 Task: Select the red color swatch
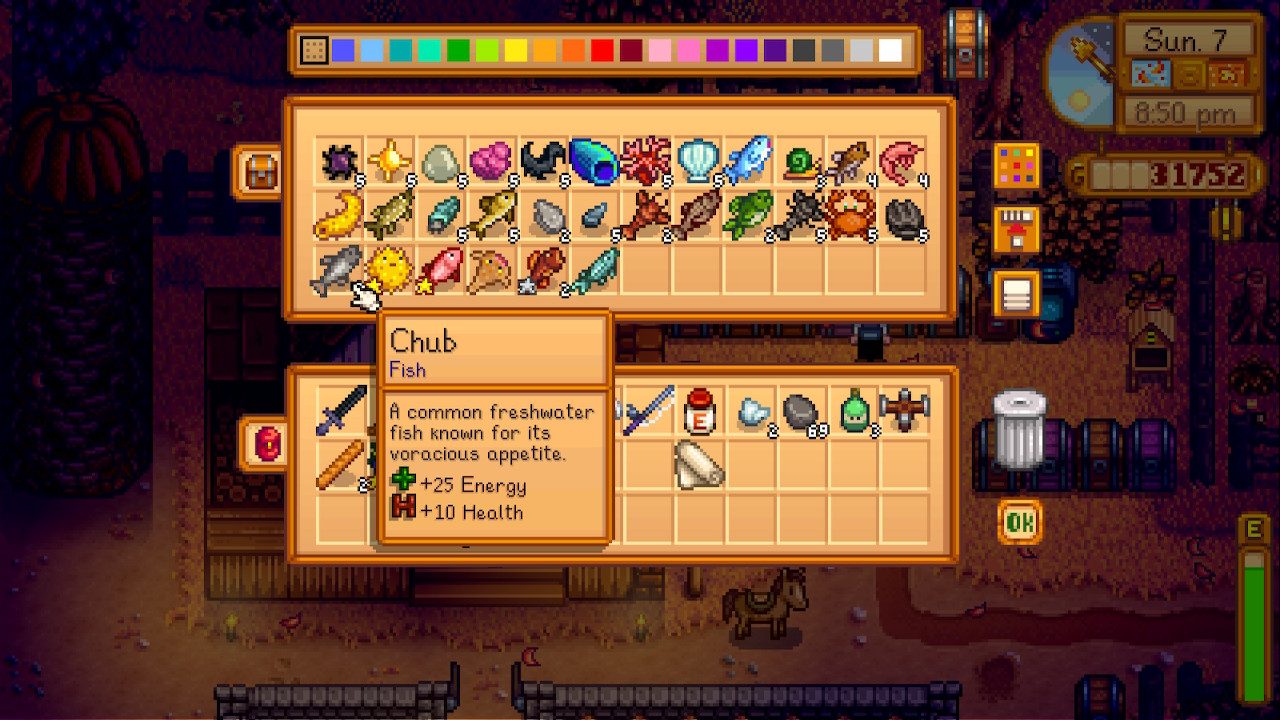click(600, 48)
